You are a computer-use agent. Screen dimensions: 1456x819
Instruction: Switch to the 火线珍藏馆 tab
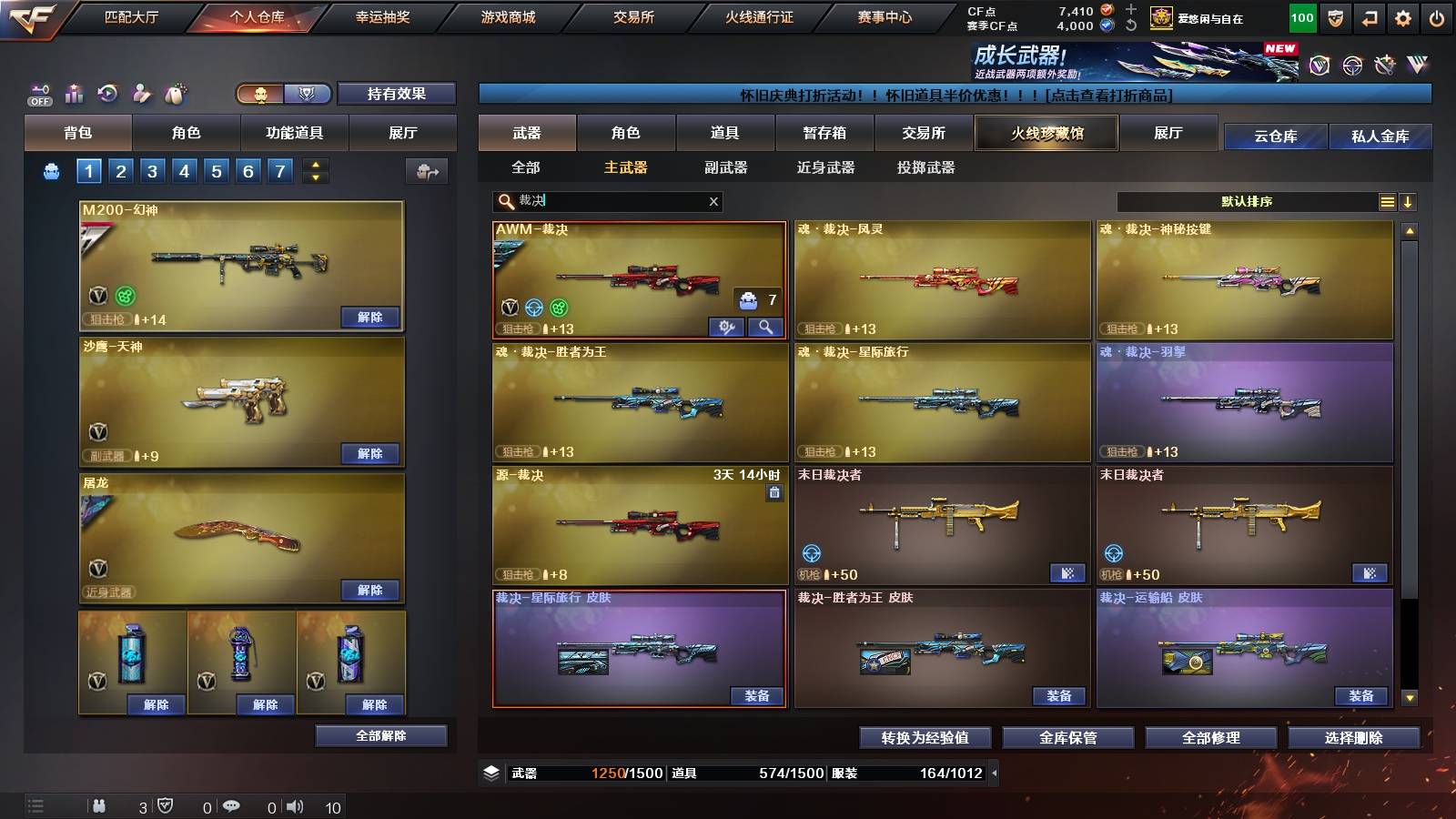coord(1046,133)
